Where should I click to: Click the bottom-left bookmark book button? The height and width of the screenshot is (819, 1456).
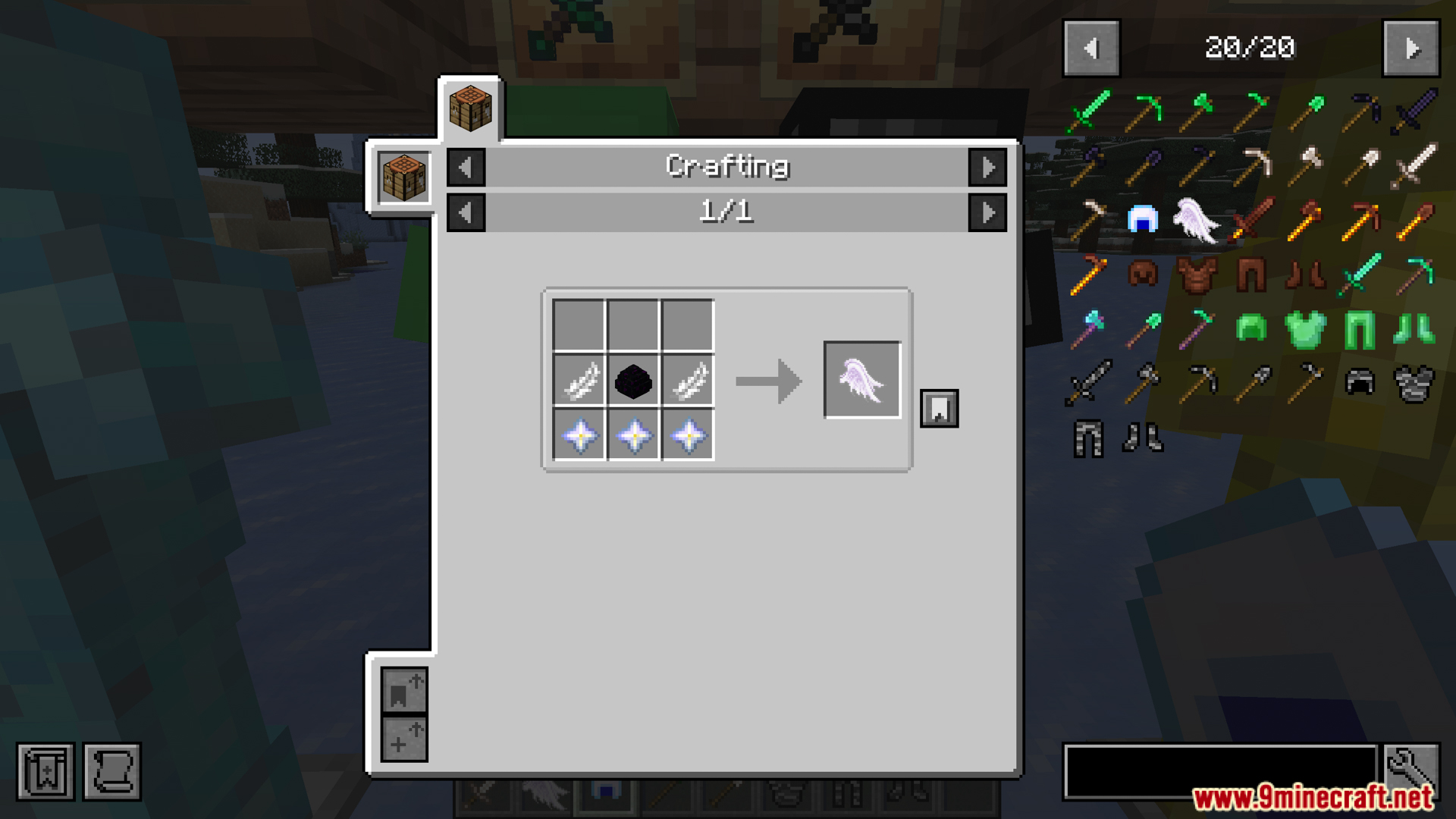click(45, 772)
